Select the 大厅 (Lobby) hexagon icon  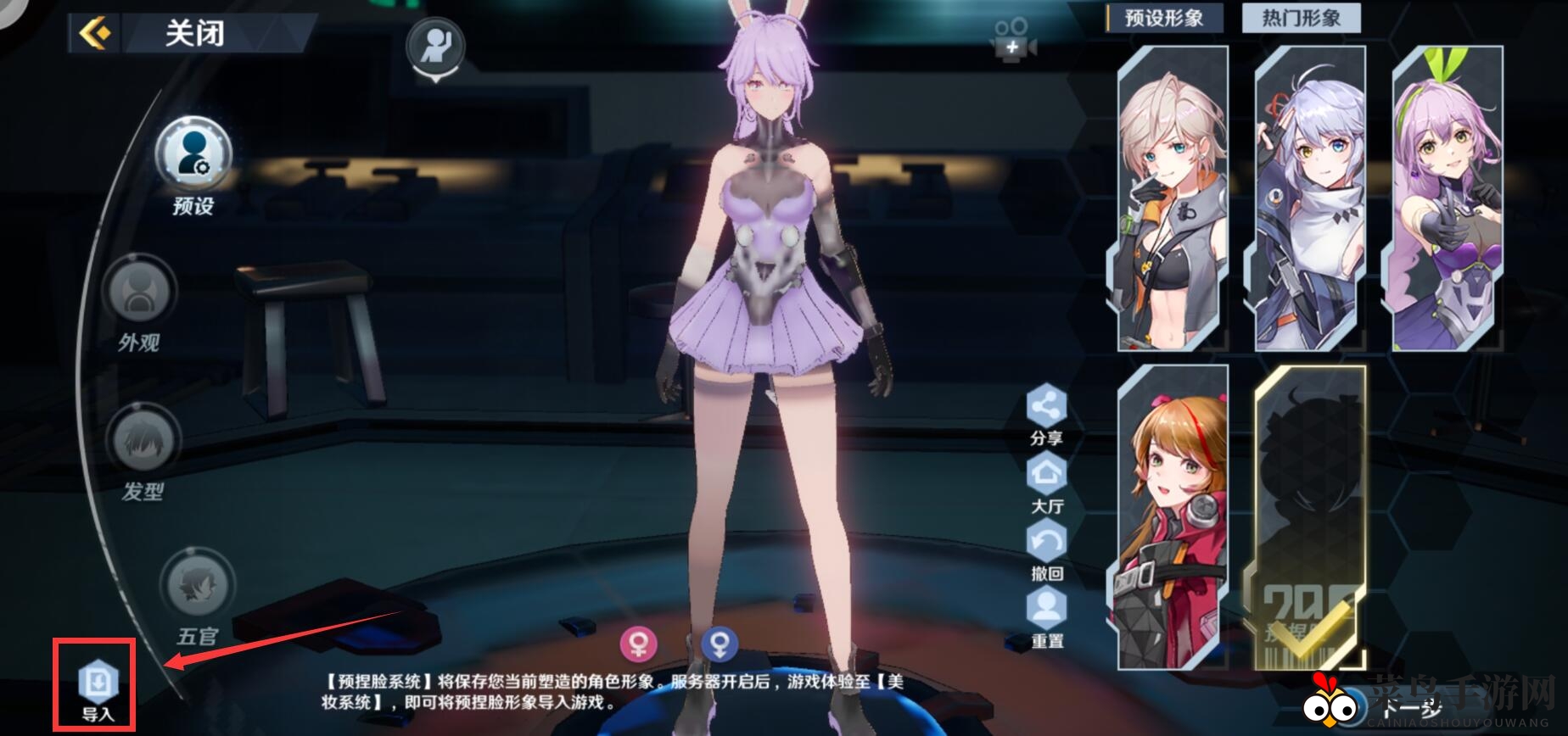click(x=1047, y=475)
